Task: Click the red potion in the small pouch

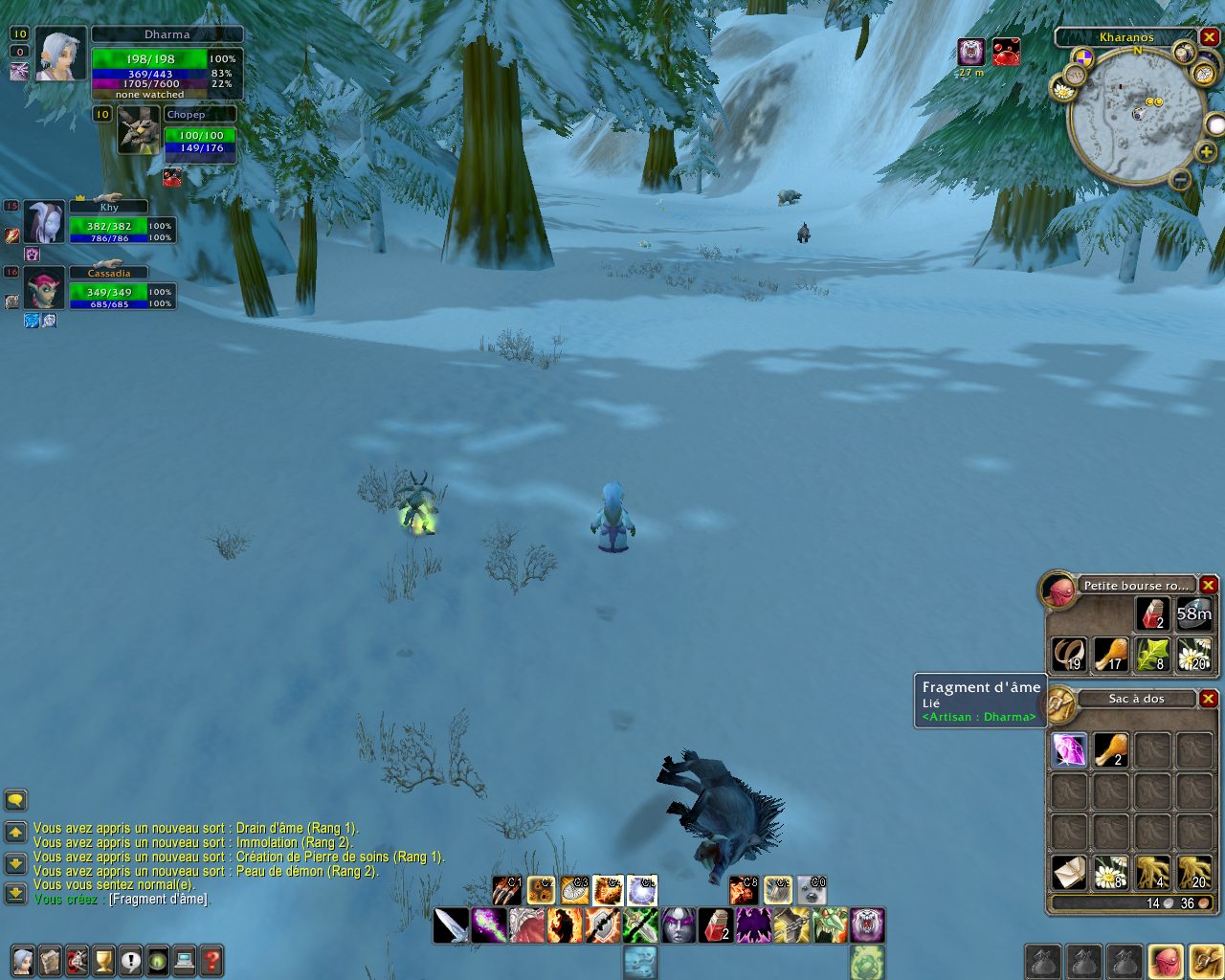Action: tap(1151, 614)
